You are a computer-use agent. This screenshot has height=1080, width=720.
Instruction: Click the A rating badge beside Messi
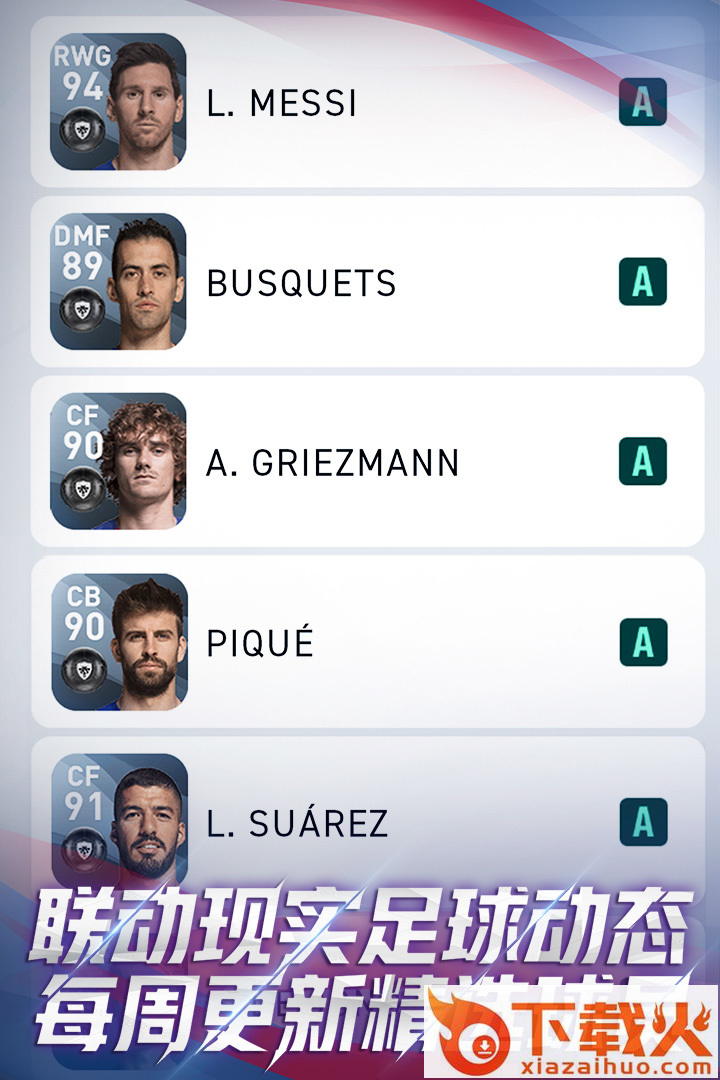pos(642,102)
